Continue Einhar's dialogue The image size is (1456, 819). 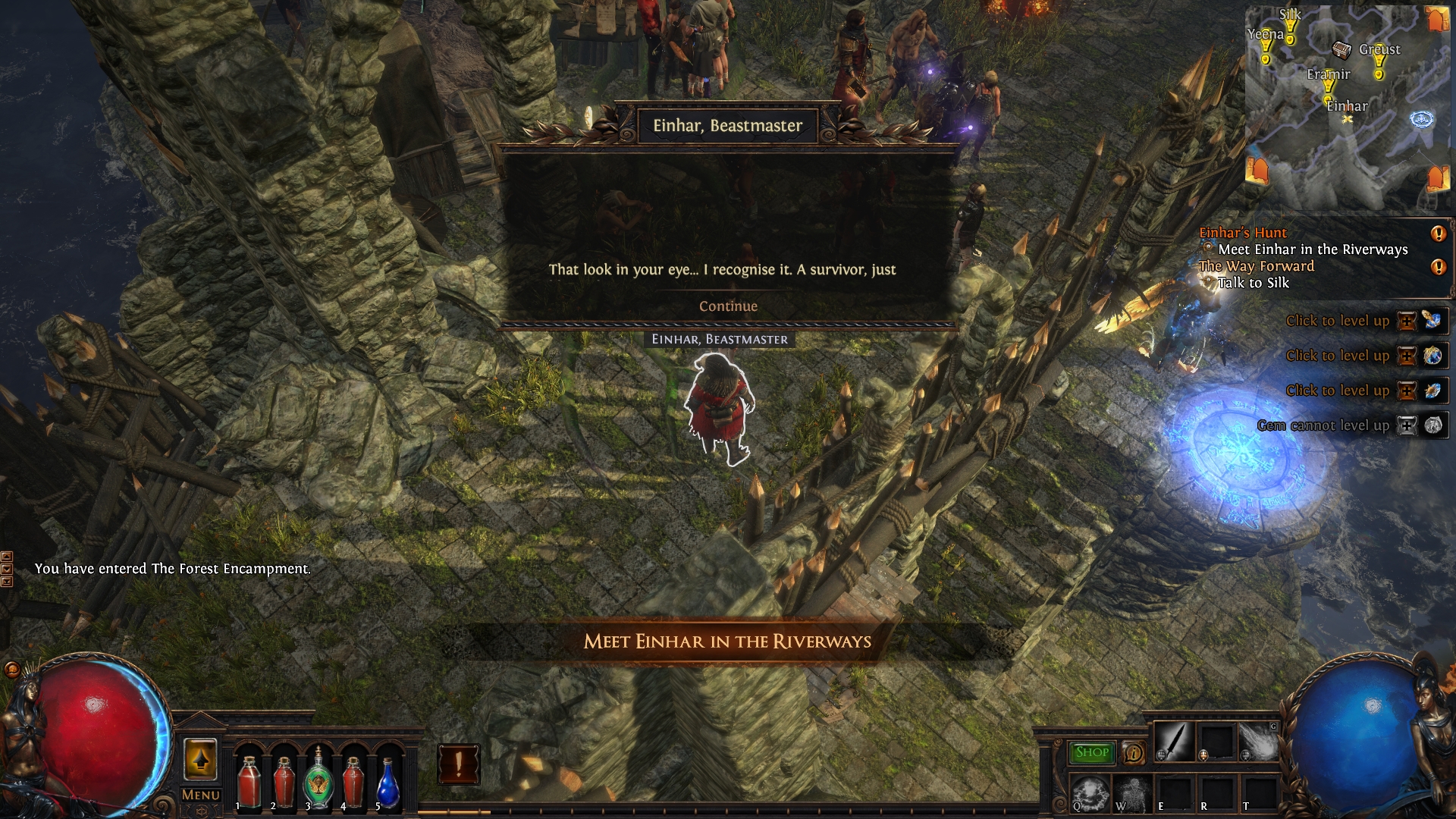728,306
